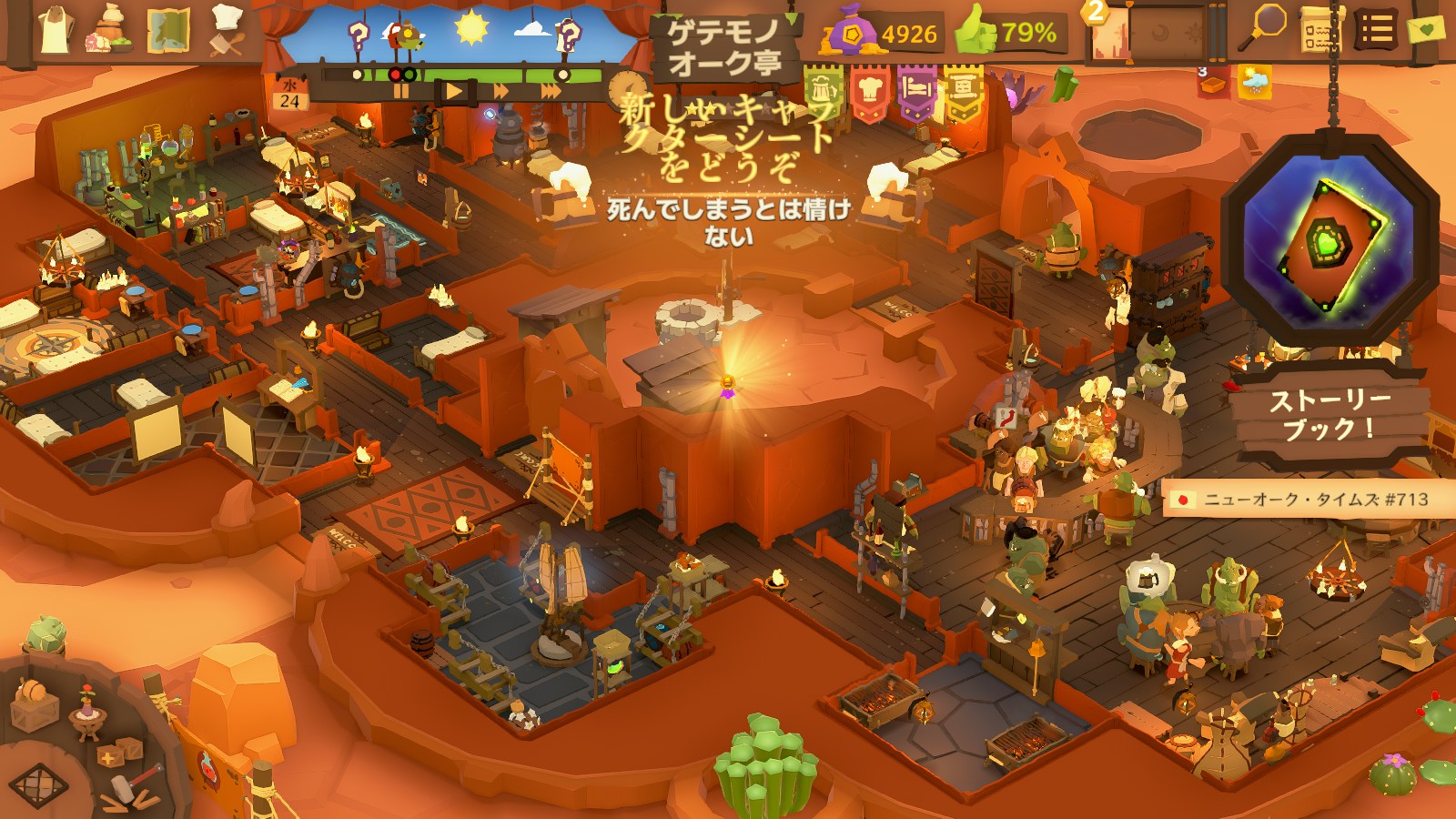Select the red chef hat banner
The width and height of the screenshot is (1456, 819).
point(870,92)
